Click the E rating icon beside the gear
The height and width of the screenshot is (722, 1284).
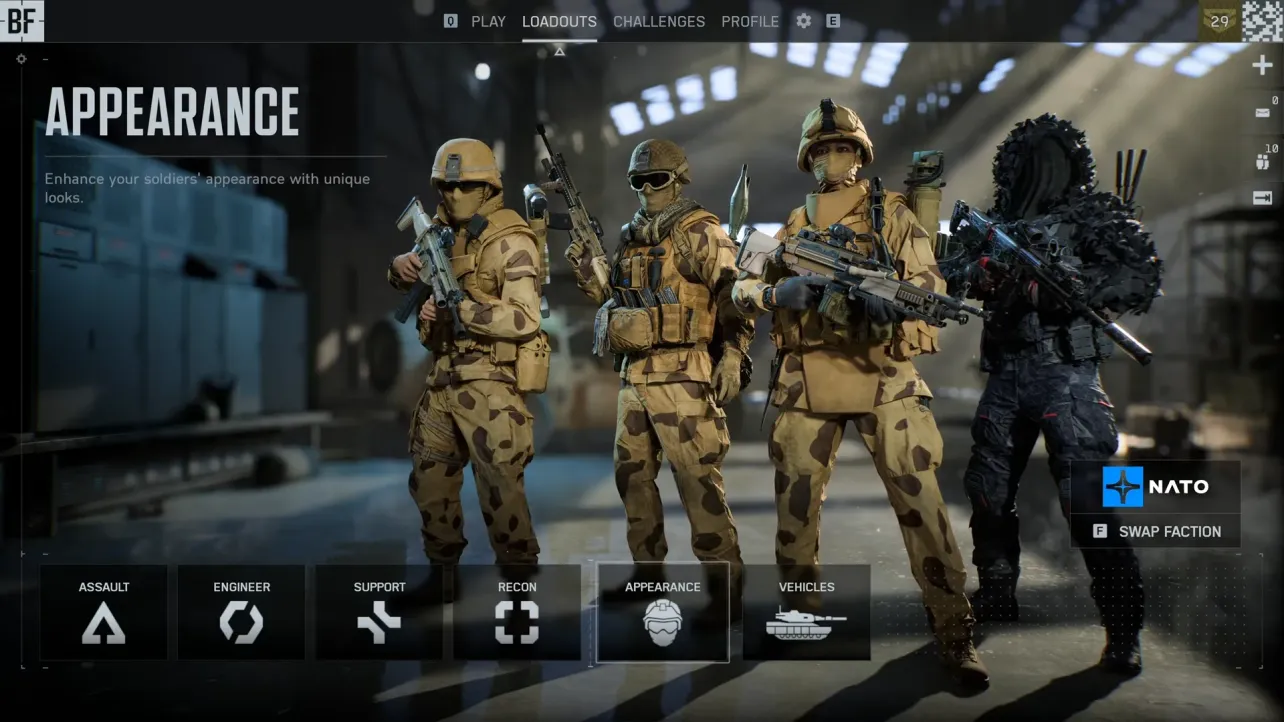coord(833,21)
